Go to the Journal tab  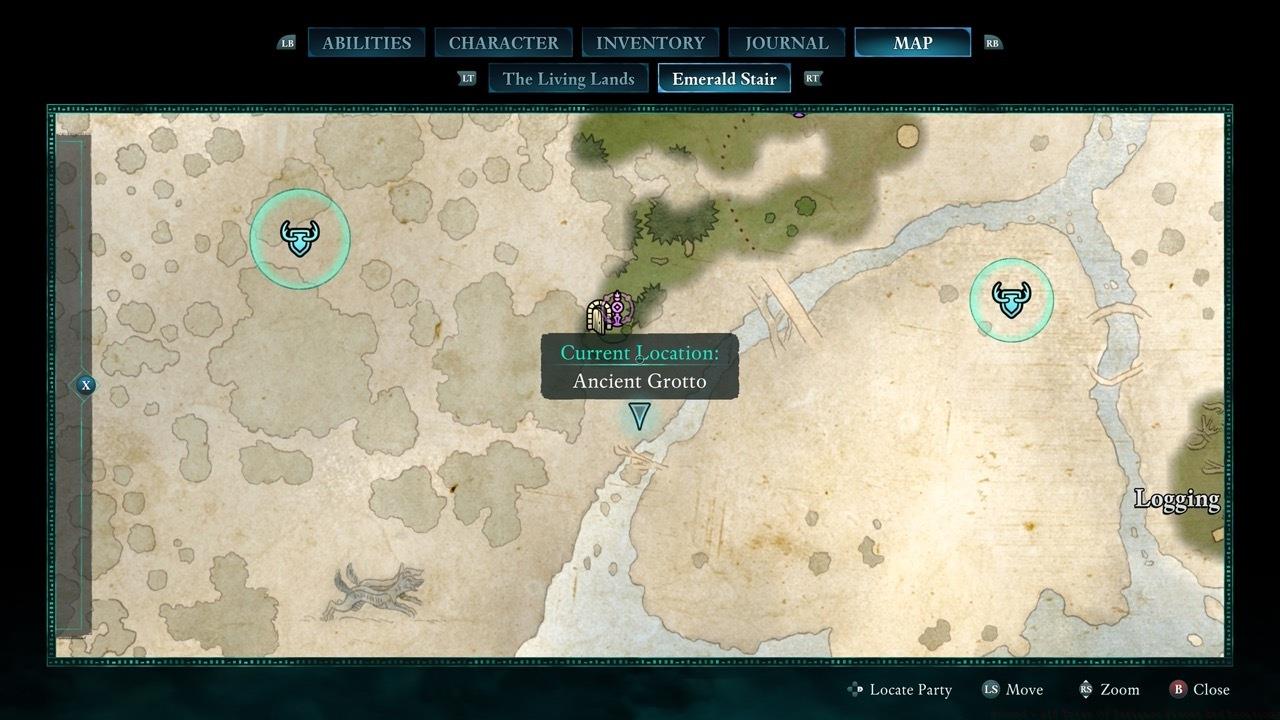[786, 43]
